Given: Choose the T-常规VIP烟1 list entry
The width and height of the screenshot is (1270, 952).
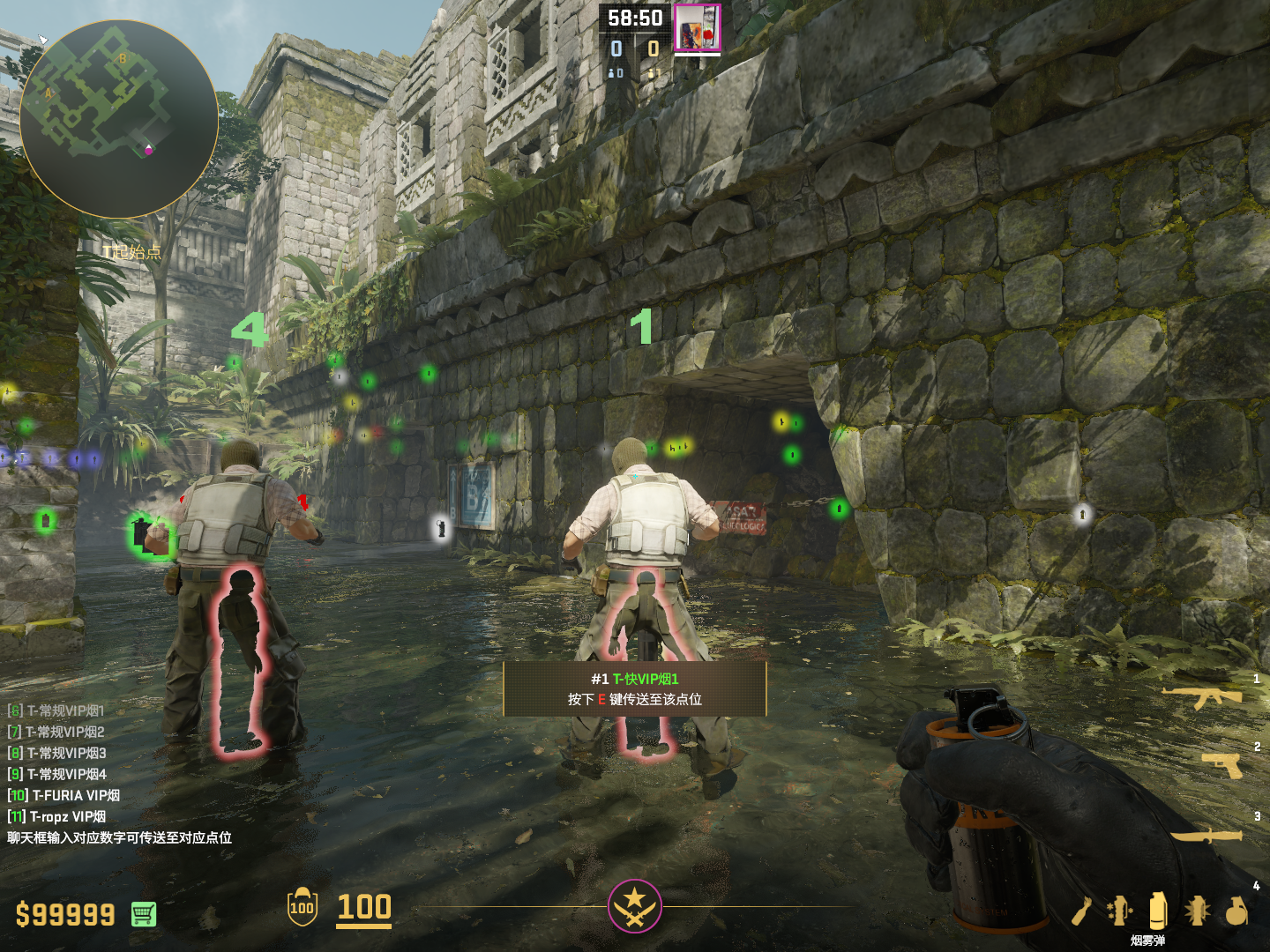Looking at the screenshot, I should [56, 710].
